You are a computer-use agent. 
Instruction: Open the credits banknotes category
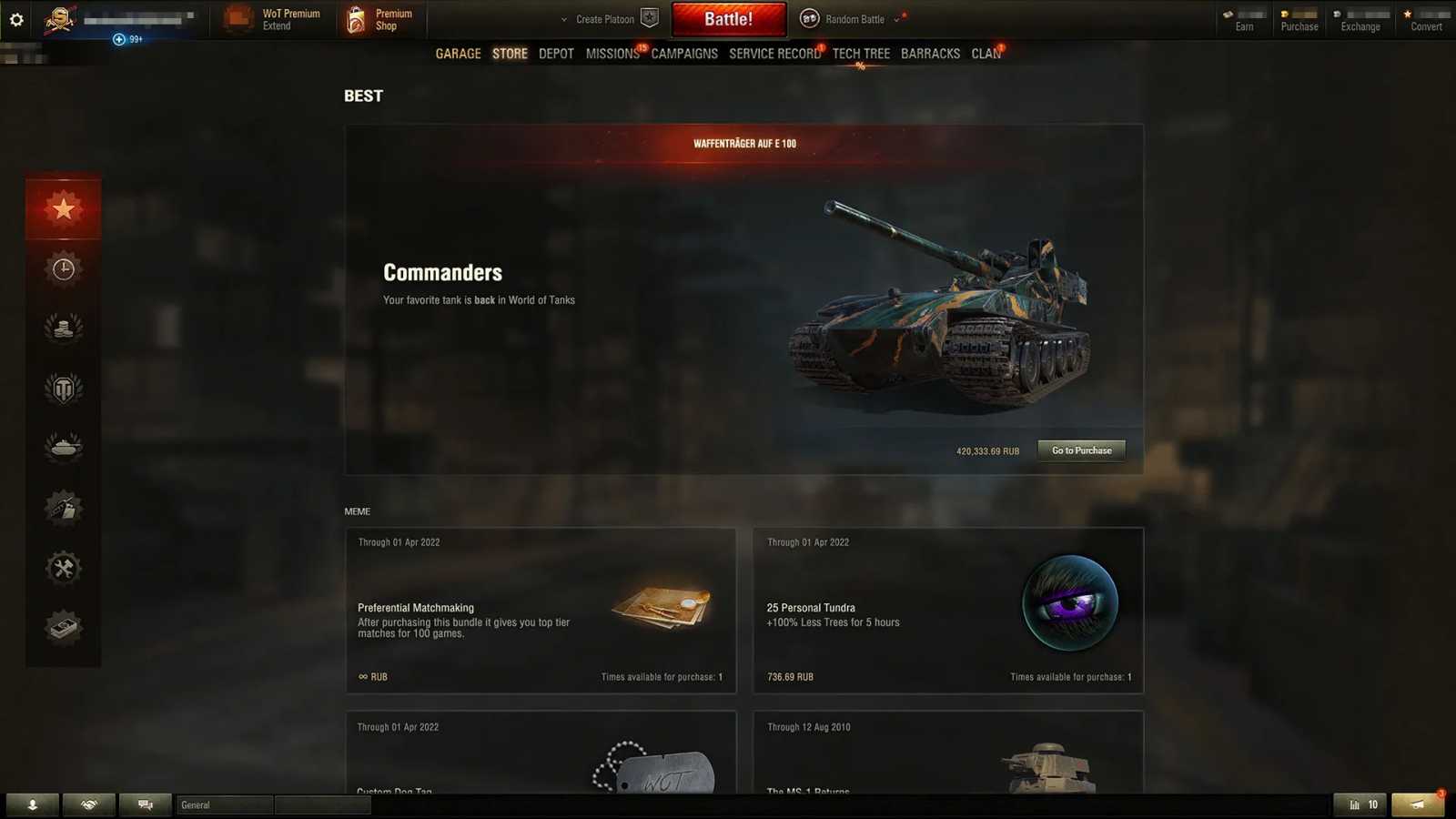tap(63, 626)
